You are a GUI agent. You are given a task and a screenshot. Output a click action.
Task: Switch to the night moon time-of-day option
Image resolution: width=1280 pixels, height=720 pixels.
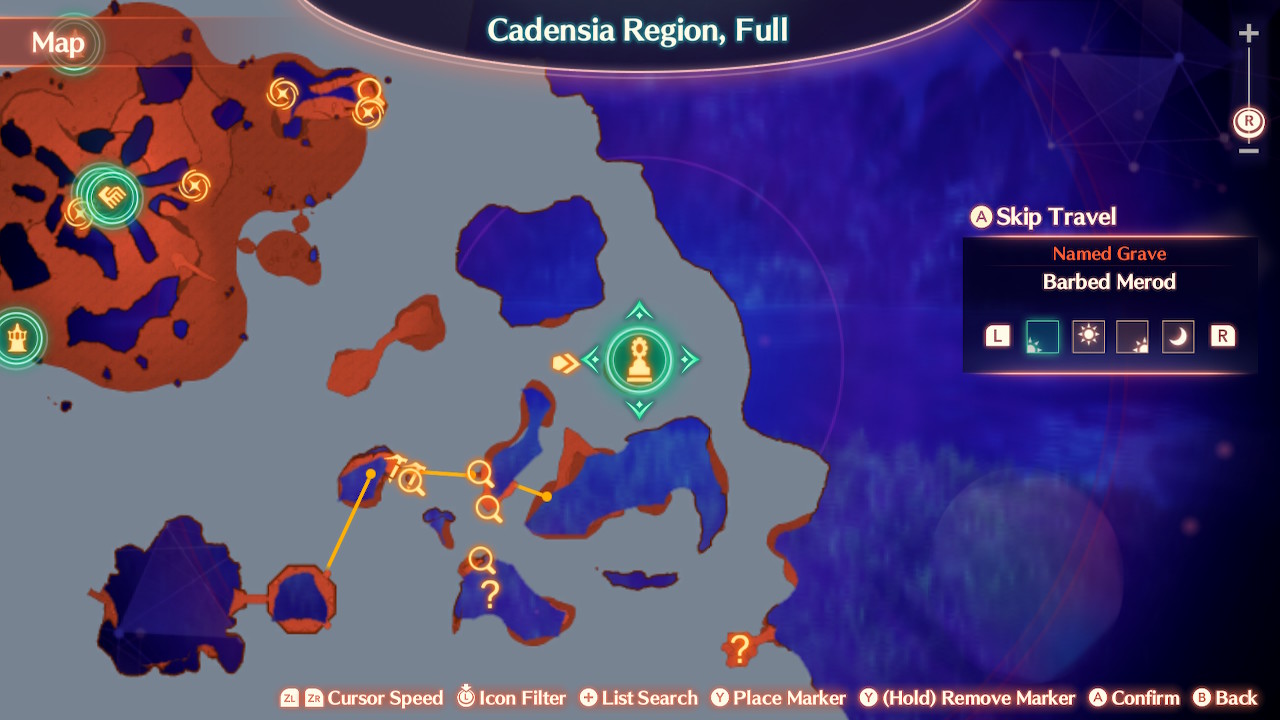[1177, 336]
